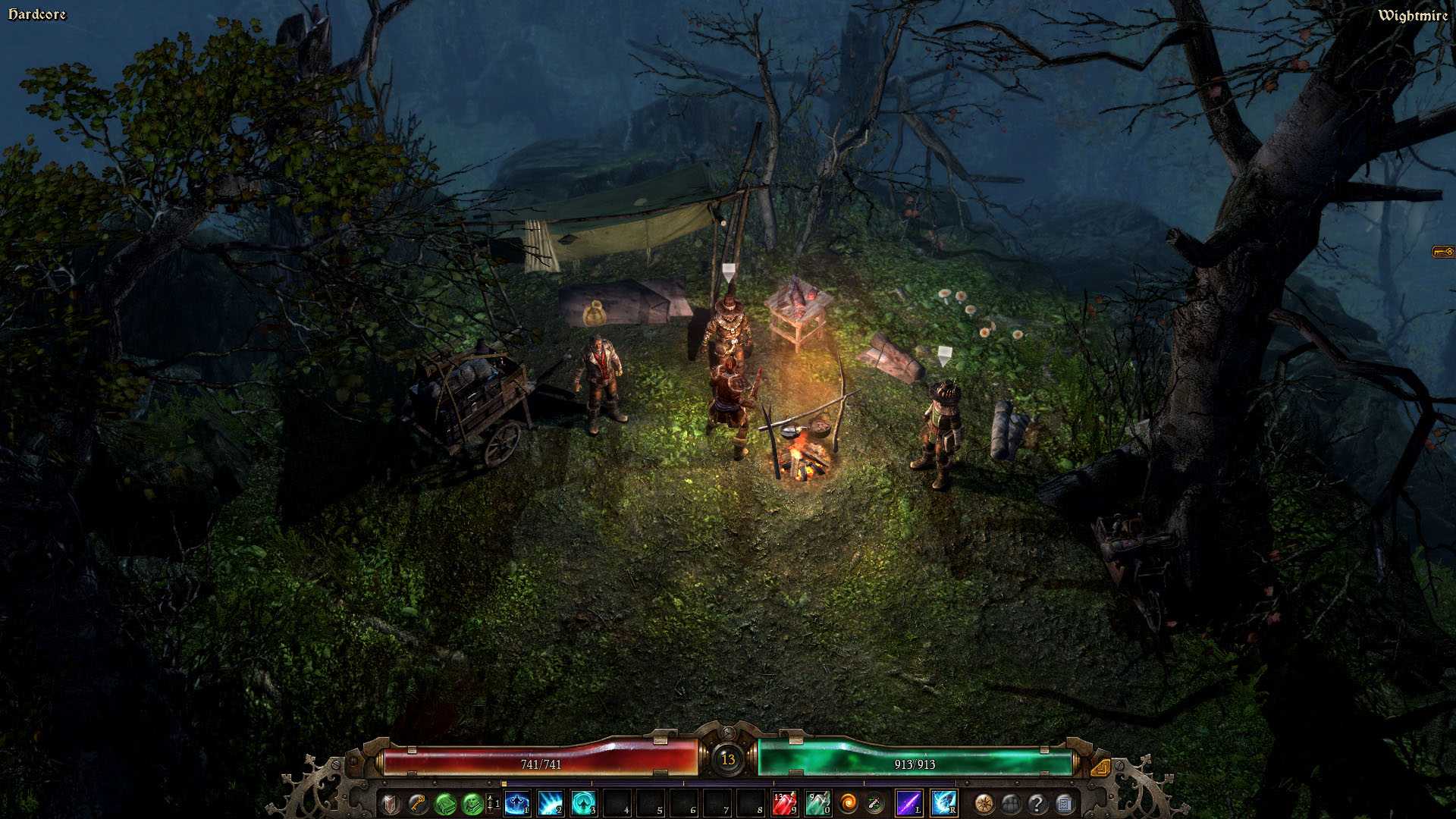
Task: Click the golden key button in the bar
Action: tap(417, 803)
